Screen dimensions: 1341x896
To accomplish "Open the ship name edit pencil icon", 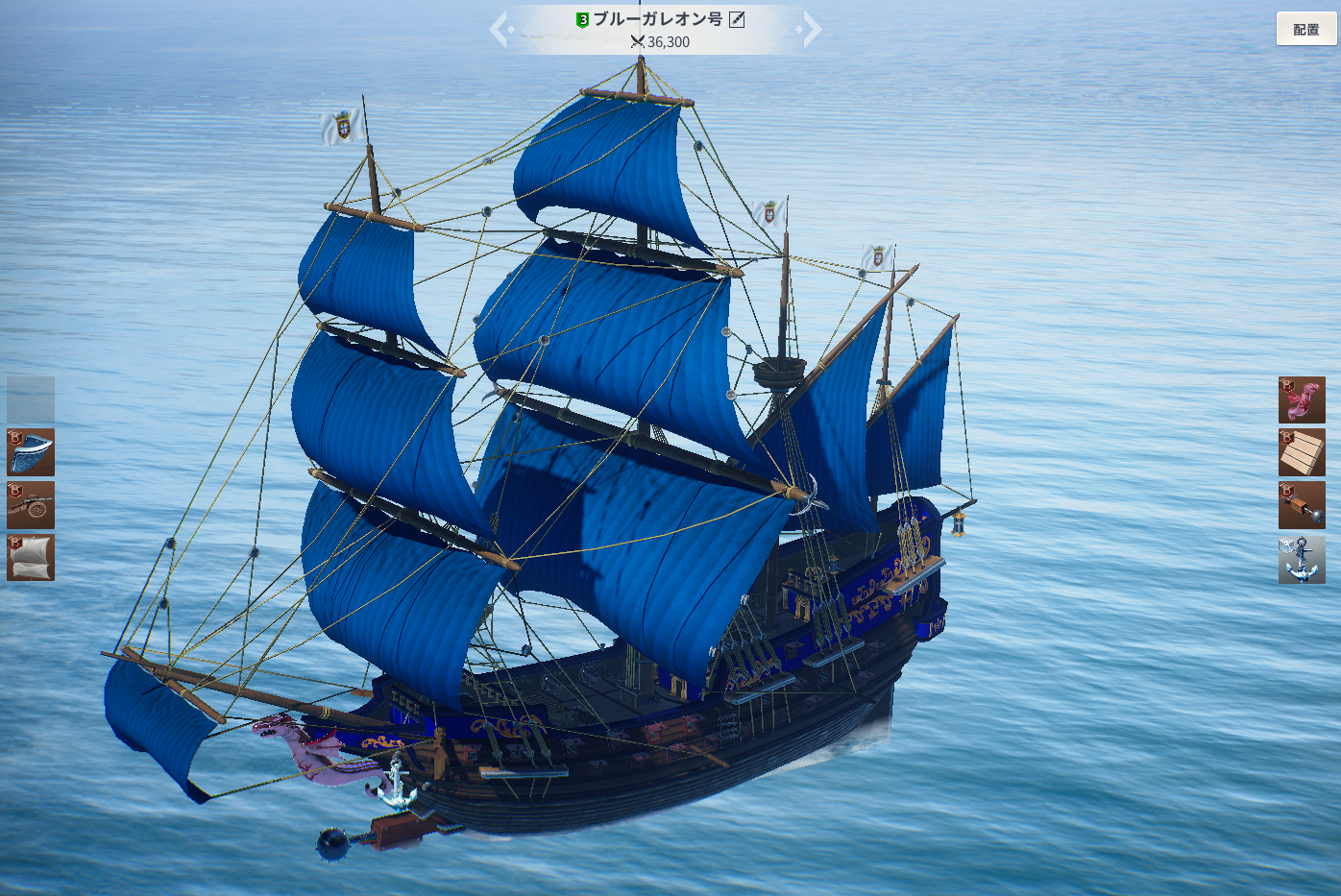I will (737, 19).
